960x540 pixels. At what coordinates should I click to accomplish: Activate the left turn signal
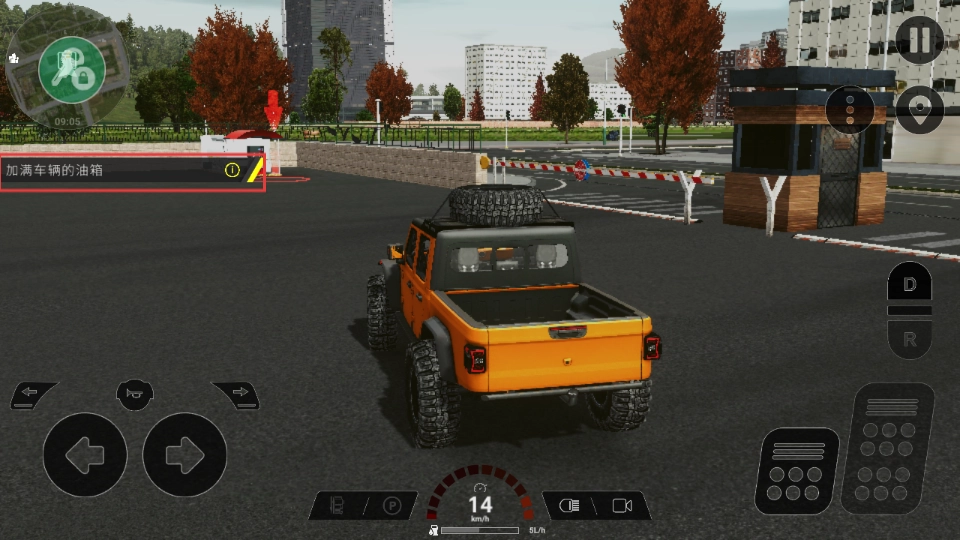click(x=32, y=394)
